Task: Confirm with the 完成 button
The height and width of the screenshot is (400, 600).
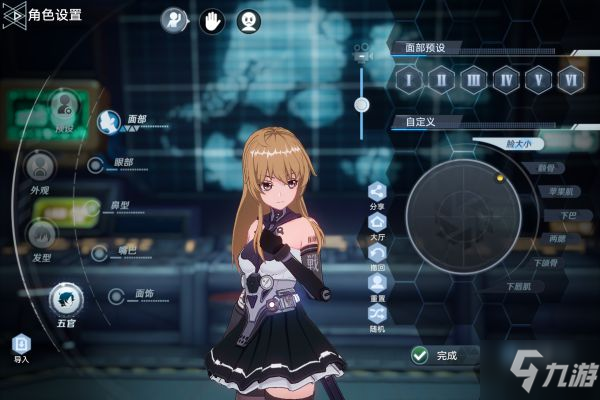Action: click(436, 355)
